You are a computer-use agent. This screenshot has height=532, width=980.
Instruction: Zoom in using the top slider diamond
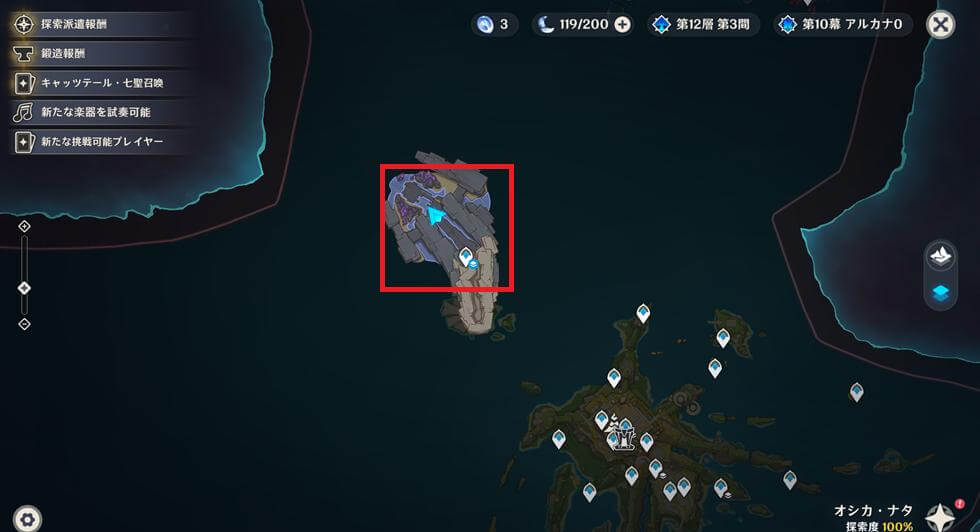[x=25, y=227]
